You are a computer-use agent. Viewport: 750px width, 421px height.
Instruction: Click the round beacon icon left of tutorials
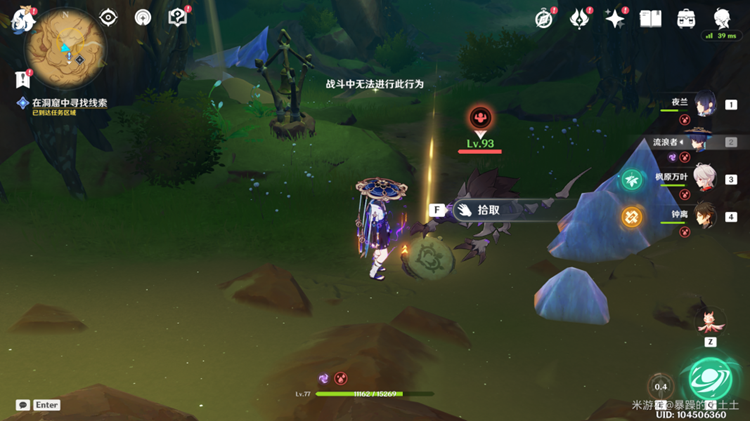(143, 17)
